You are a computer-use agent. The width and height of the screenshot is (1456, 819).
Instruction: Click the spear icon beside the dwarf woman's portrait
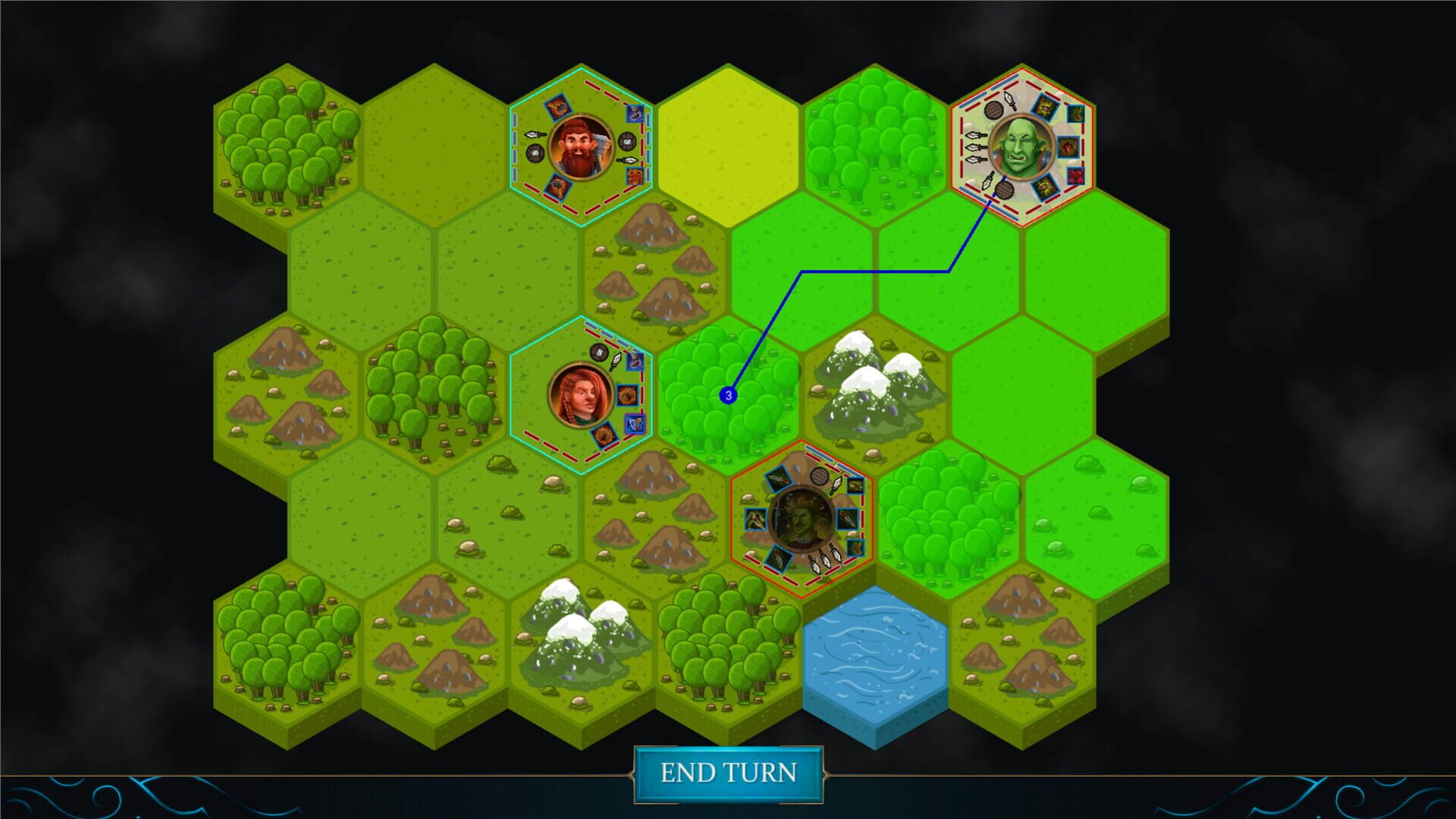(615, 361)
